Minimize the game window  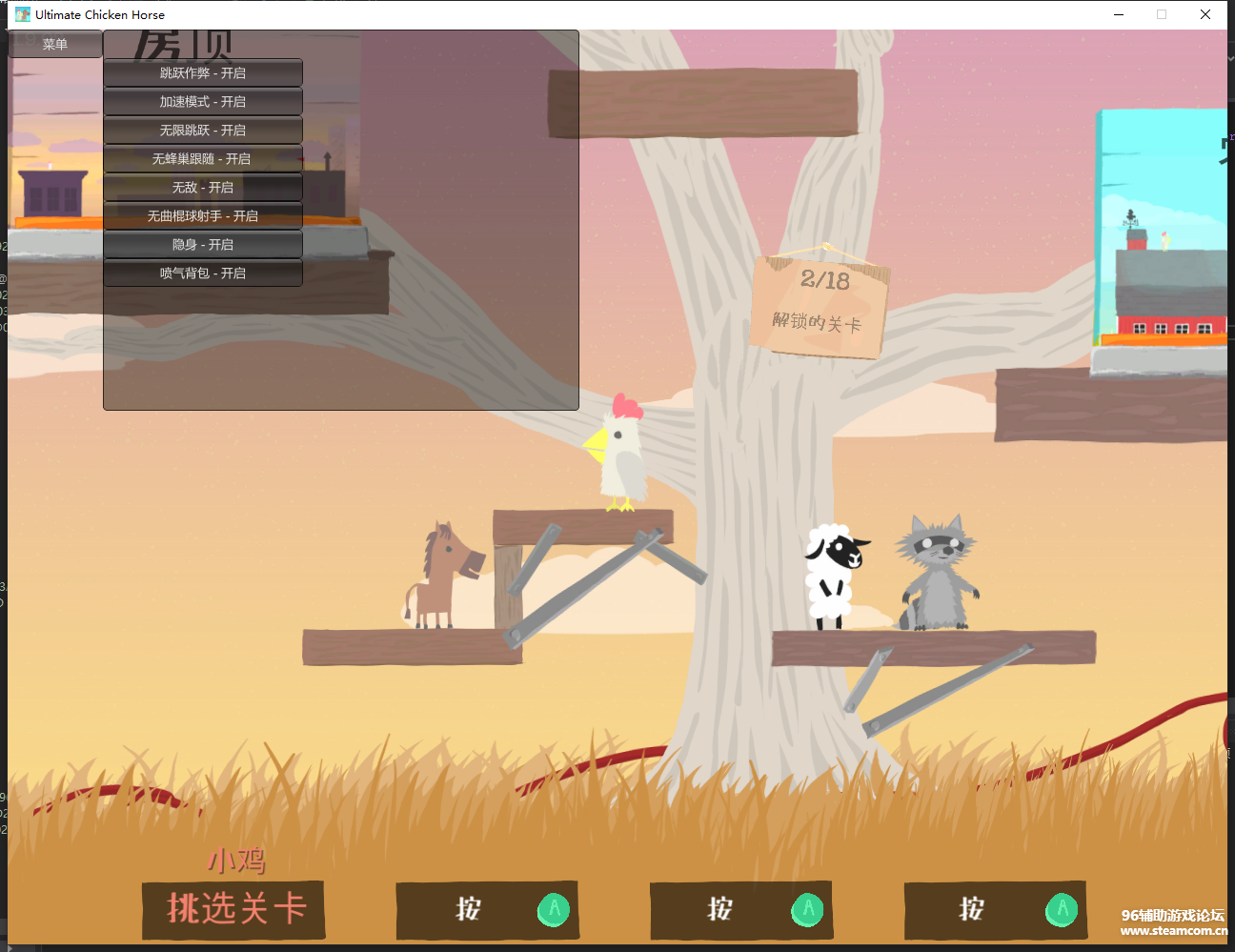[x=1119, y=14]
